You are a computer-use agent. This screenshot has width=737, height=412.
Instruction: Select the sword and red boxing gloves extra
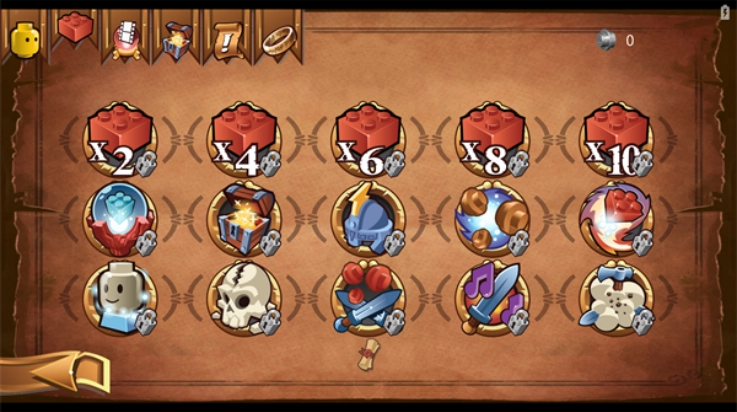click(368, 297)
